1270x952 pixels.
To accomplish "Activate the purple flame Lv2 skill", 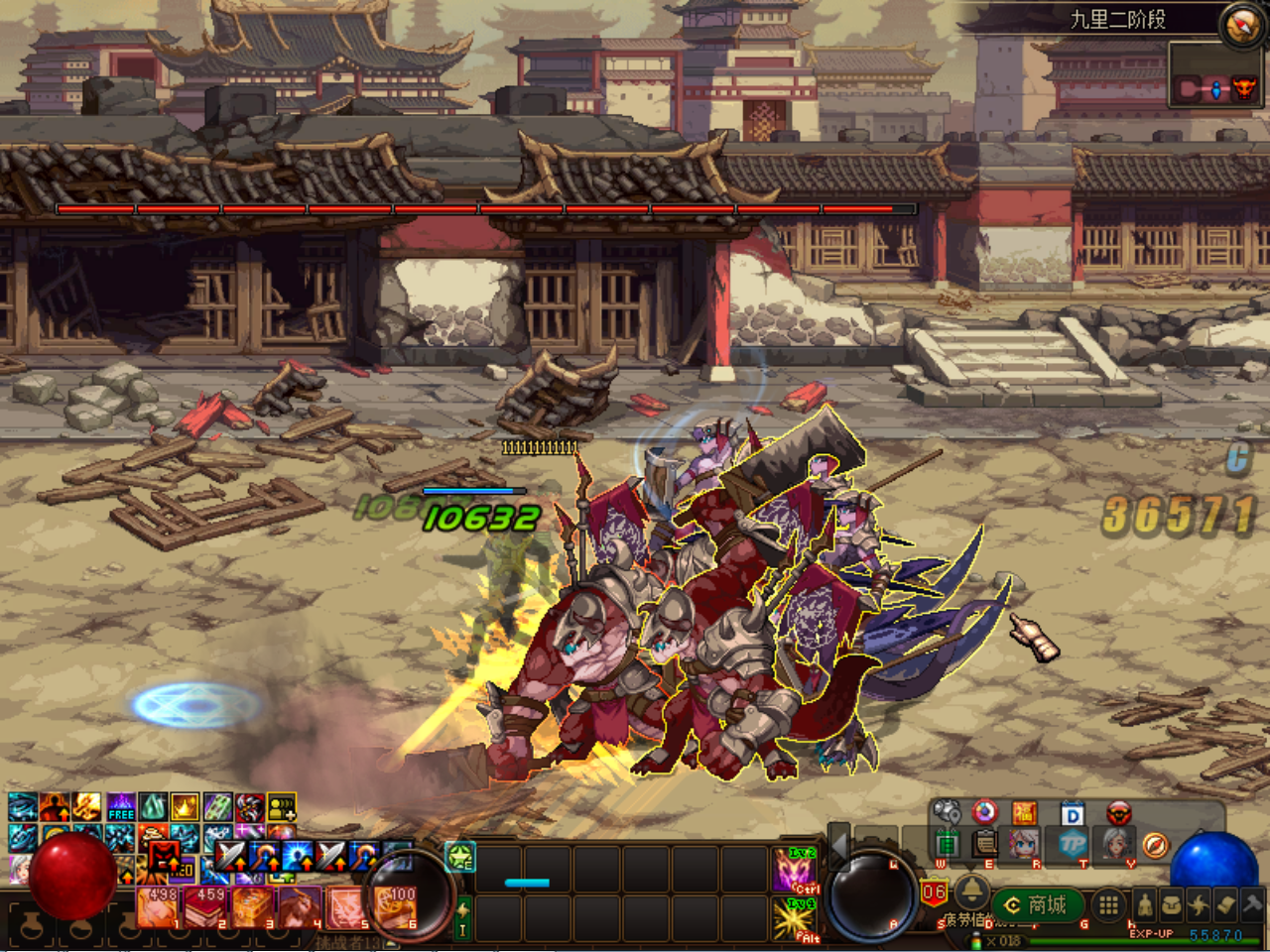I will tap(795, 870).
